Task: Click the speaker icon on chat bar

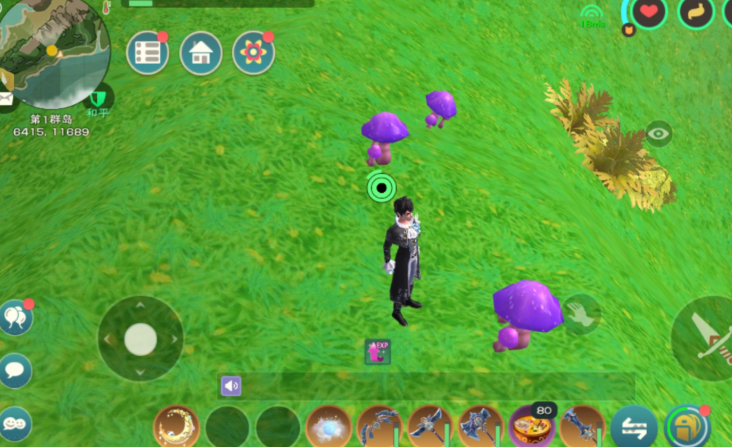Action: point(232,385)
